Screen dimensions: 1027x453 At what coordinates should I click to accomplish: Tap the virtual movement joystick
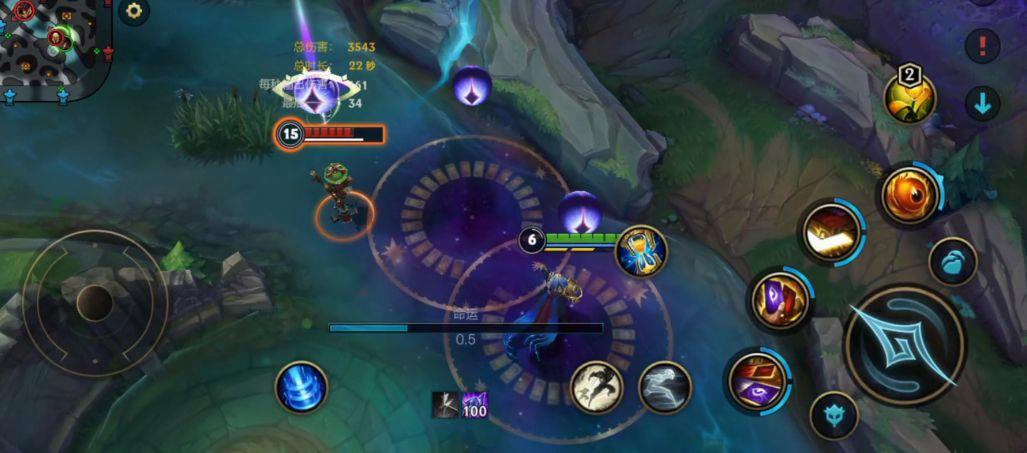[94, 302]
